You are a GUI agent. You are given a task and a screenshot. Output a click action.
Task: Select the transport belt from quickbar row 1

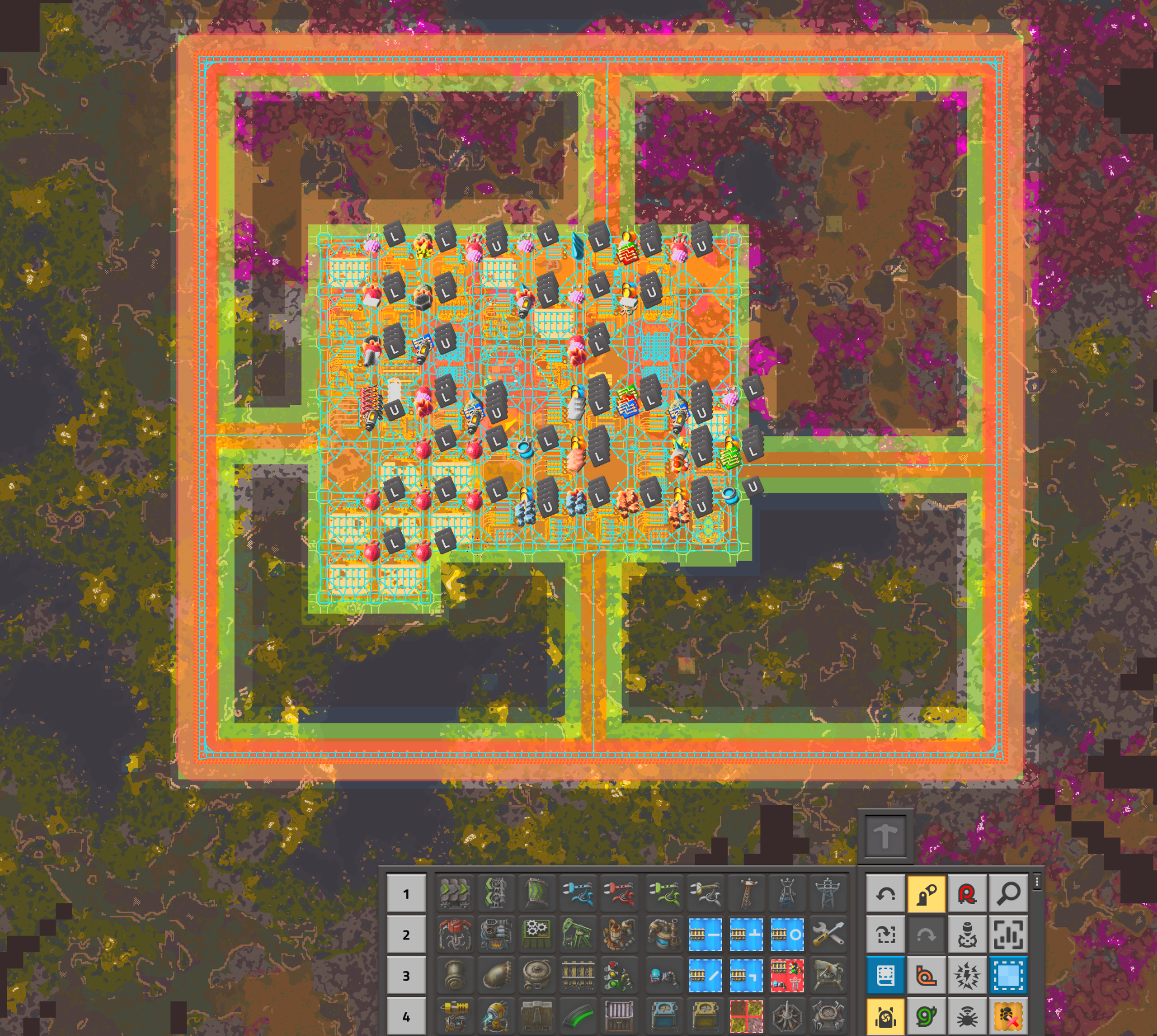(x=454, y=893)
